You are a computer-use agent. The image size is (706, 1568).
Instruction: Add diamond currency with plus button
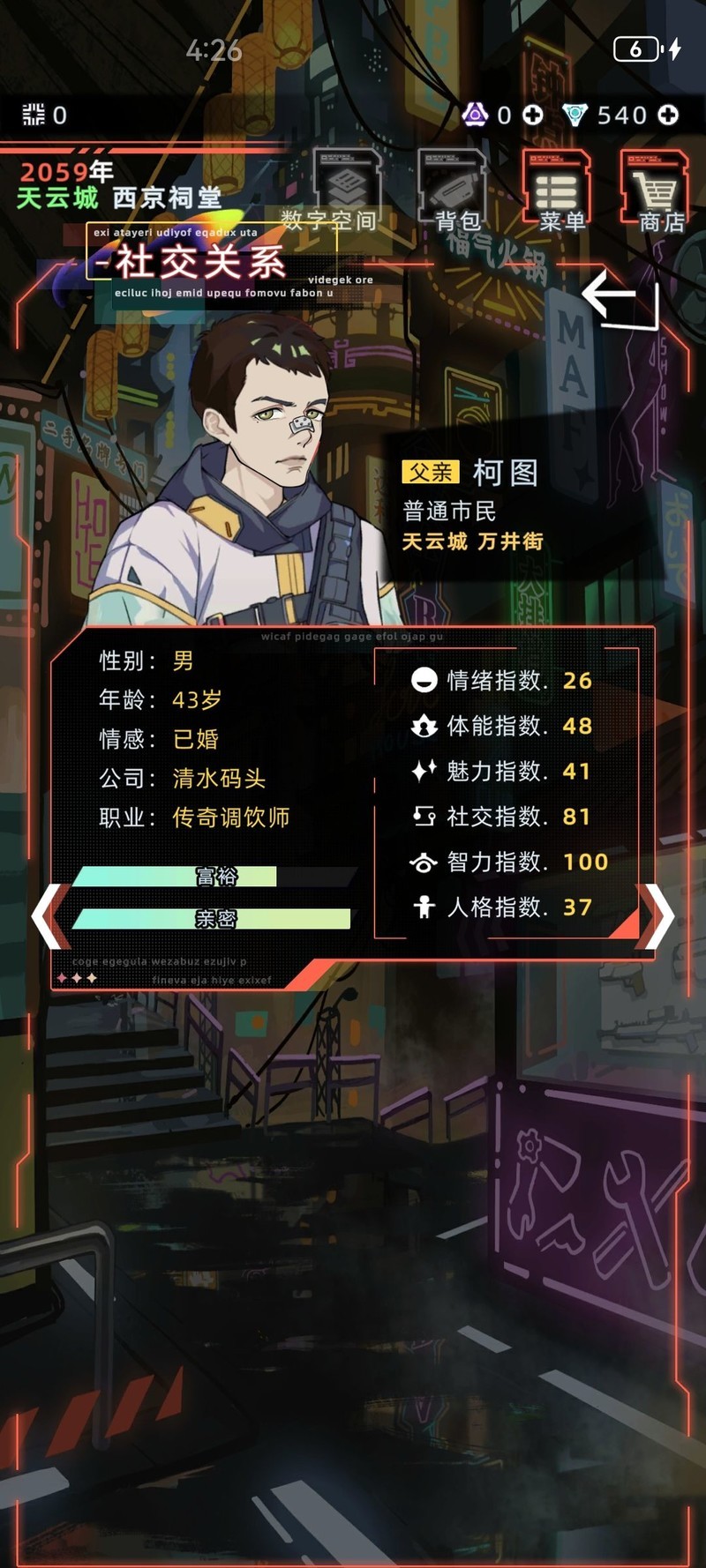[669, 116]
